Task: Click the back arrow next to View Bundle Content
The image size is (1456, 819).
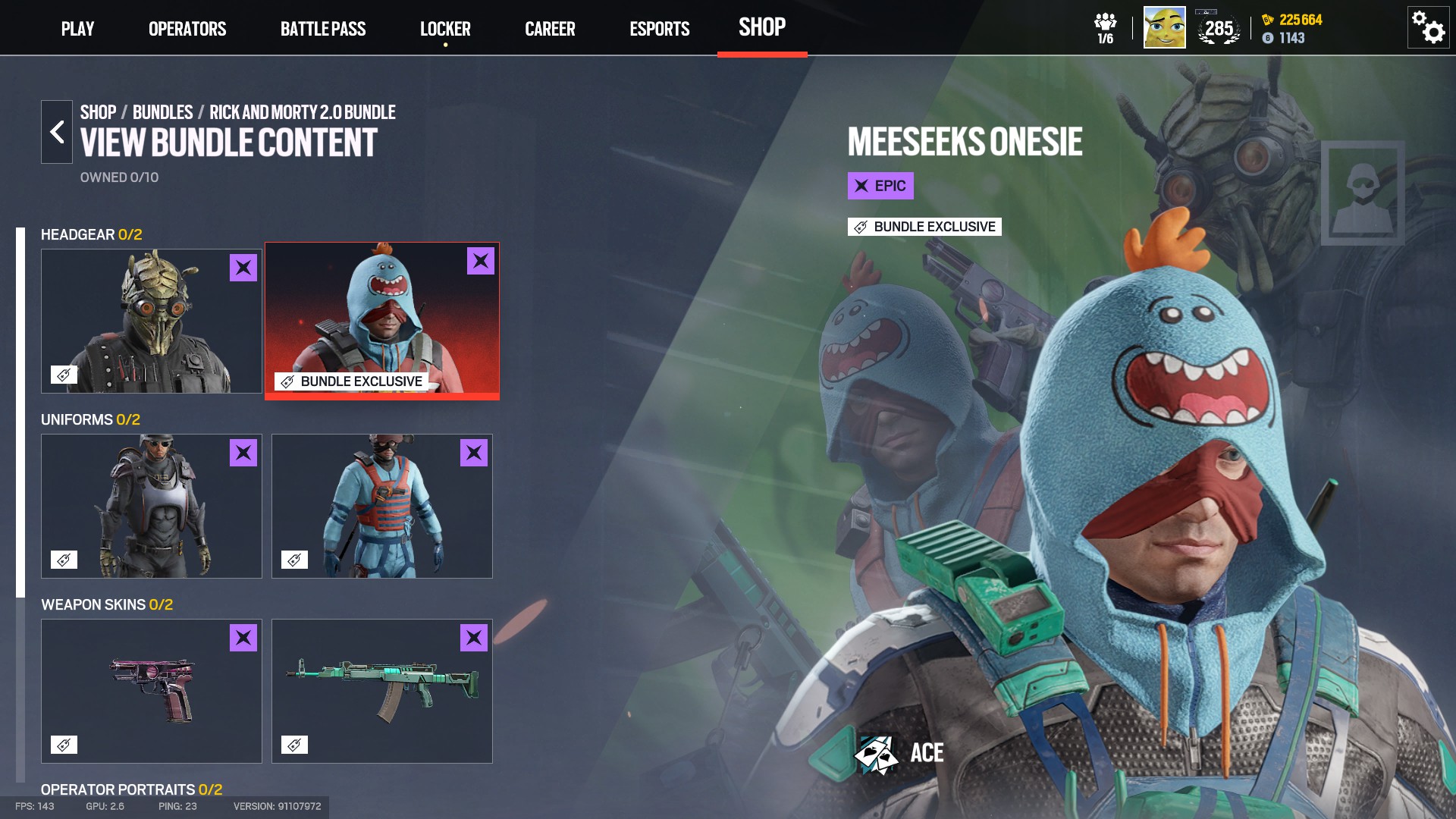Action: (56, 131)
